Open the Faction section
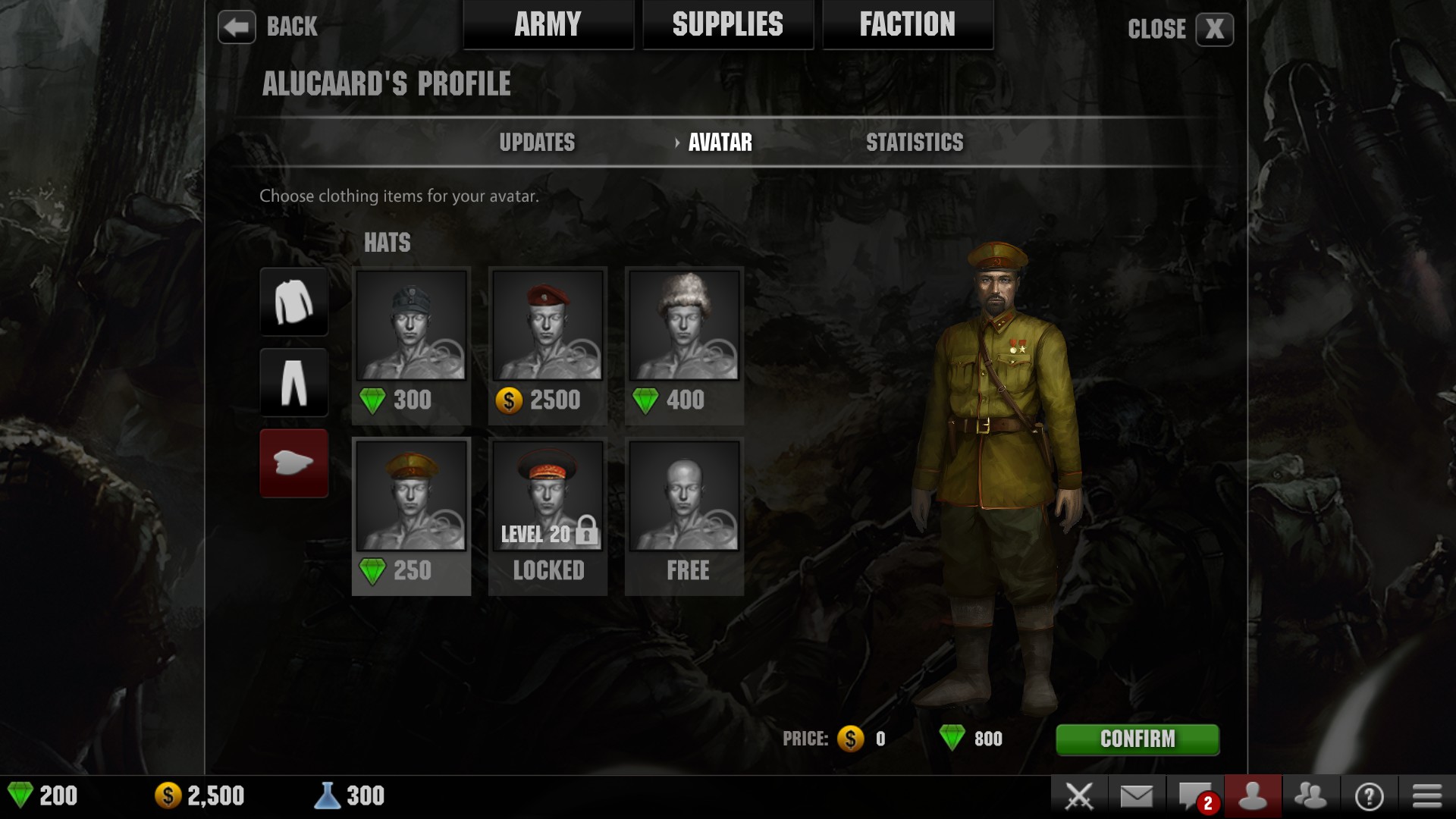This screenshot has height=819, width=1456. 907,24
